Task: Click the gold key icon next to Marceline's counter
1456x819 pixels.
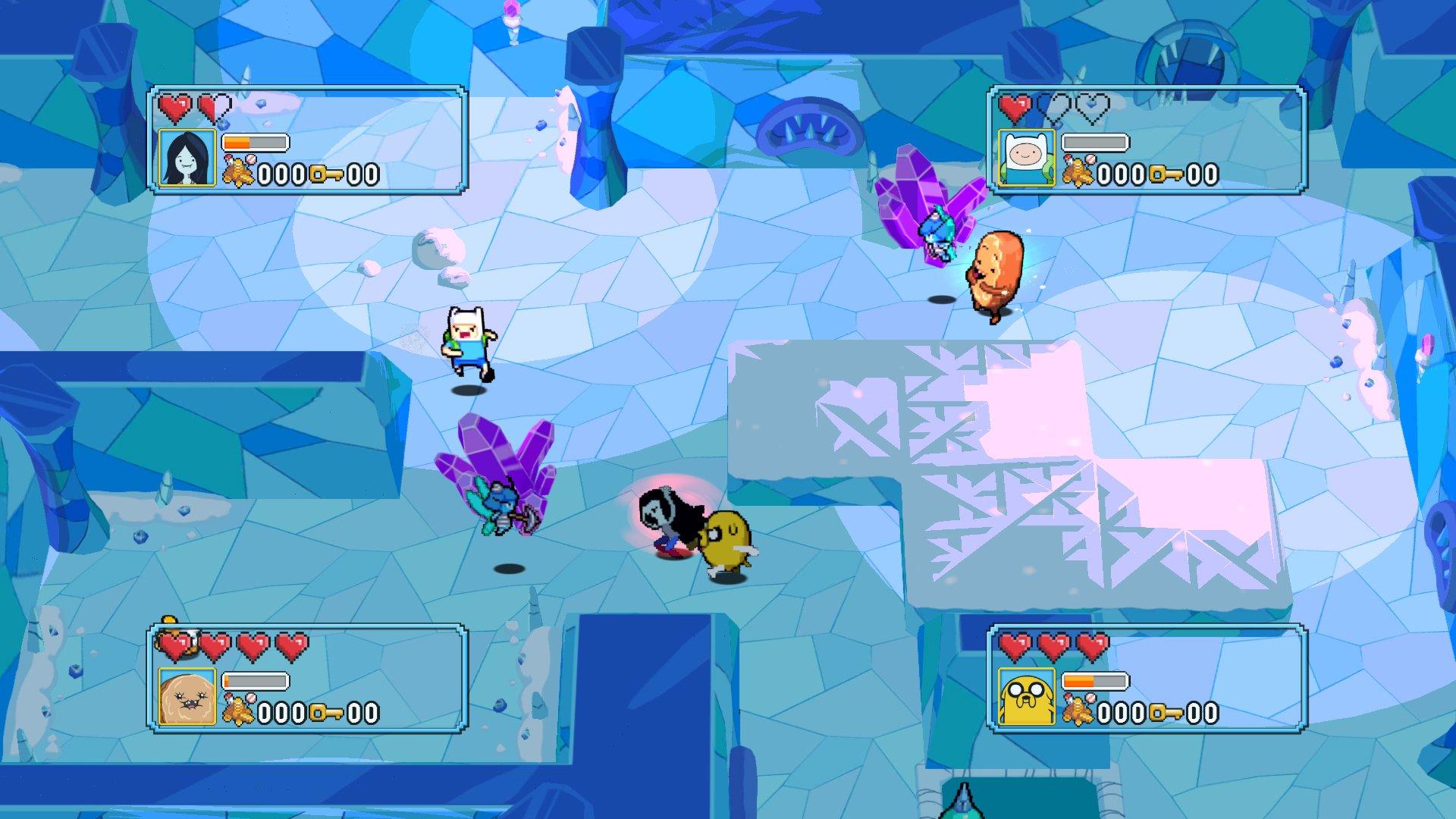Action: (x=324, y=174)
